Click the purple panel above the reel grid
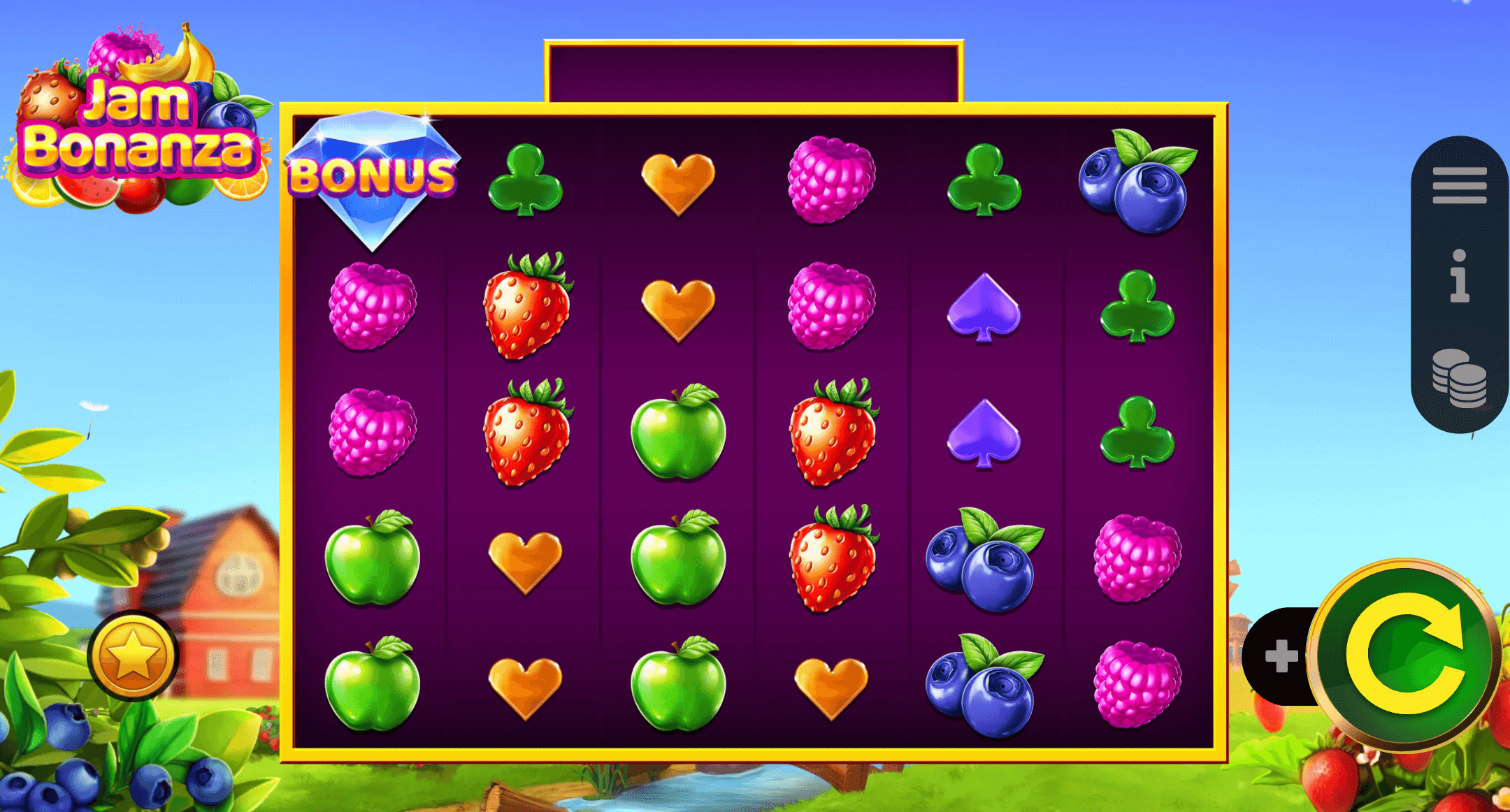Image resolution: width=1510 pixels, height=812 pixels. coord(755,70)
